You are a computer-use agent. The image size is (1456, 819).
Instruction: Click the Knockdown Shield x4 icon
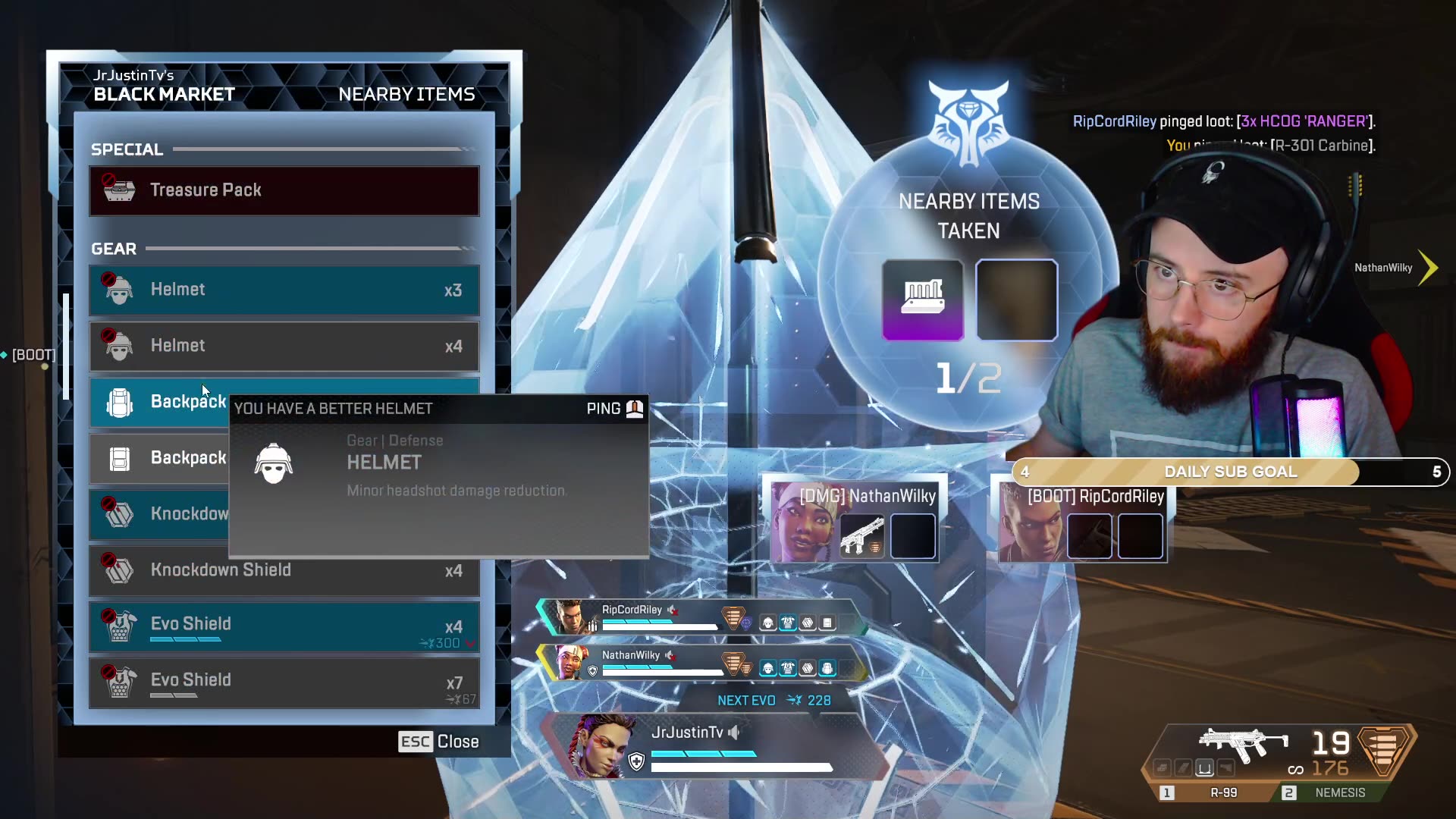click(x=118, y=570)
